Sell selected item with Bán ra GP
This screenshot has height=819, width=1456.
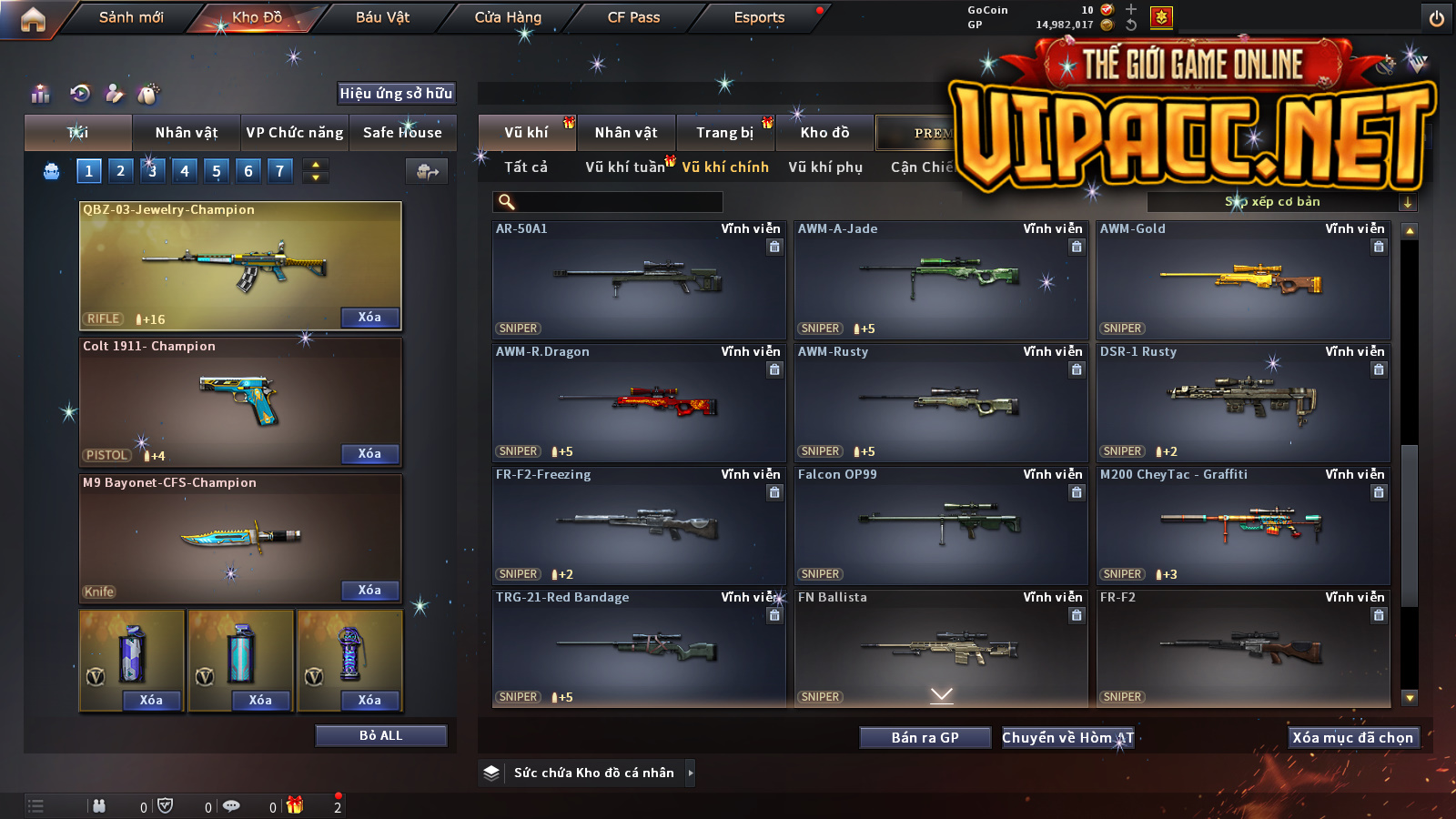925,738
